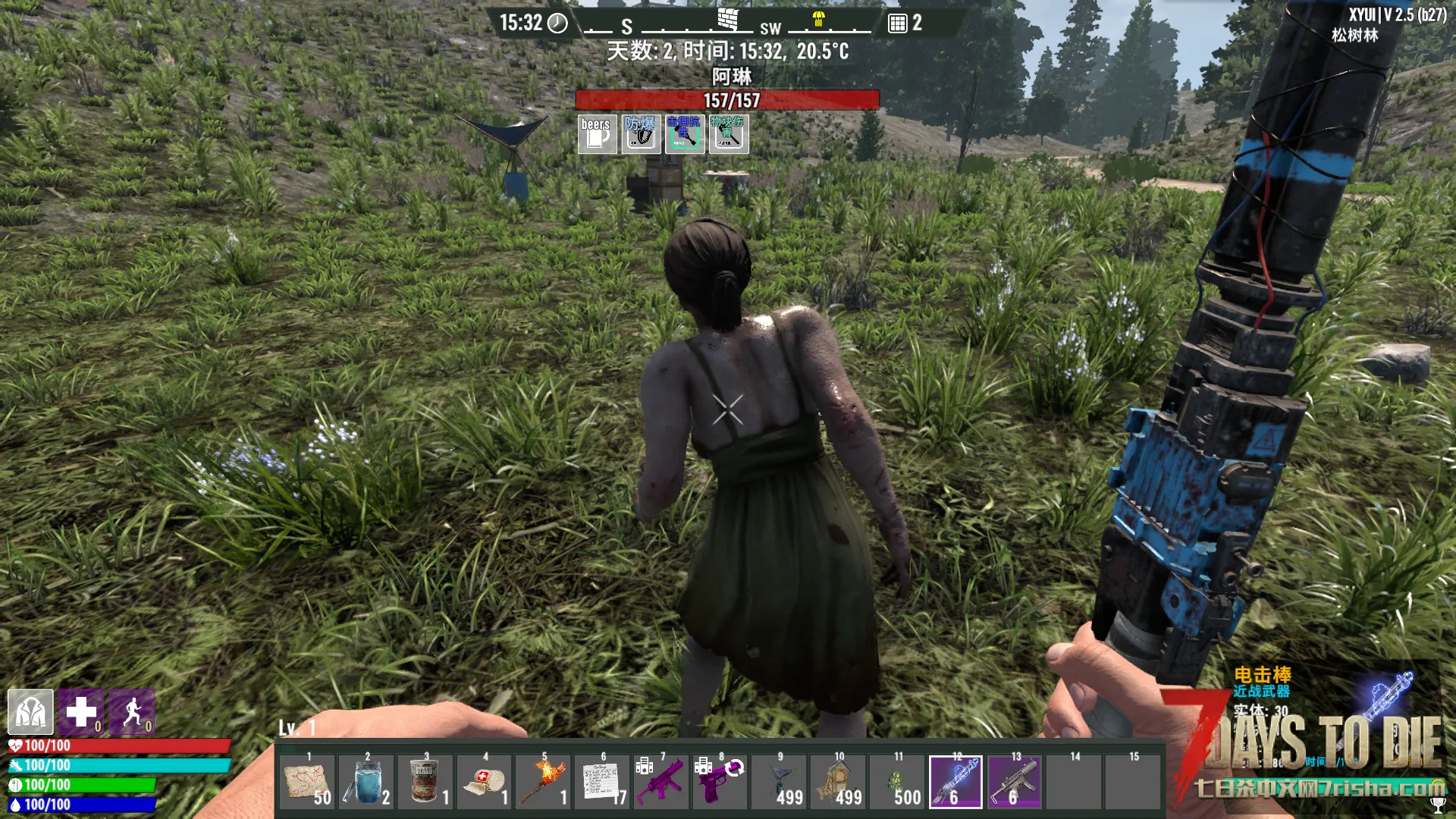Click the beers buff icon
1456x819 pixels.
tap(598, 134)
